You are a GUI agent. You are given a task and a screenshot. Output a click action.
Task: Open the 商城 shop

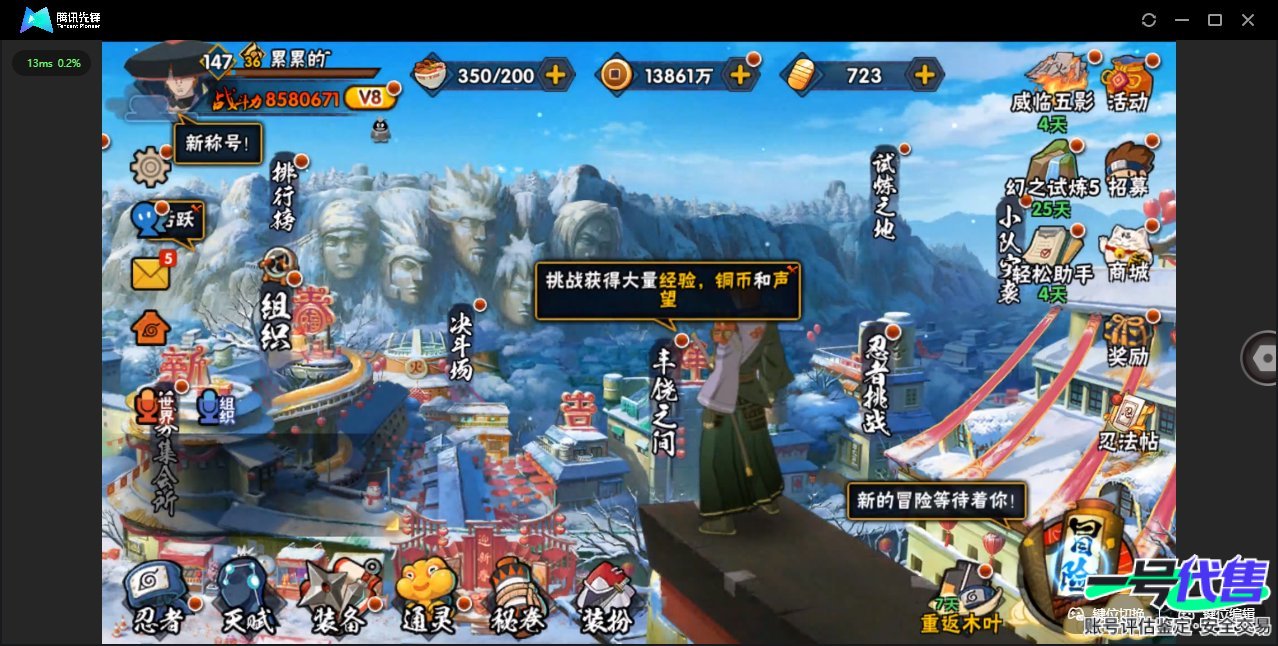1125,255
